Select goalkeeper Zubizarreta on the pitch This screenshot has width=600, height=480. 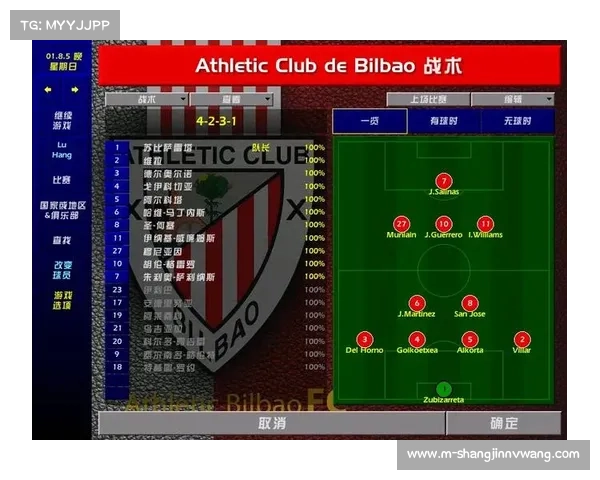click(x=444, y=389)
